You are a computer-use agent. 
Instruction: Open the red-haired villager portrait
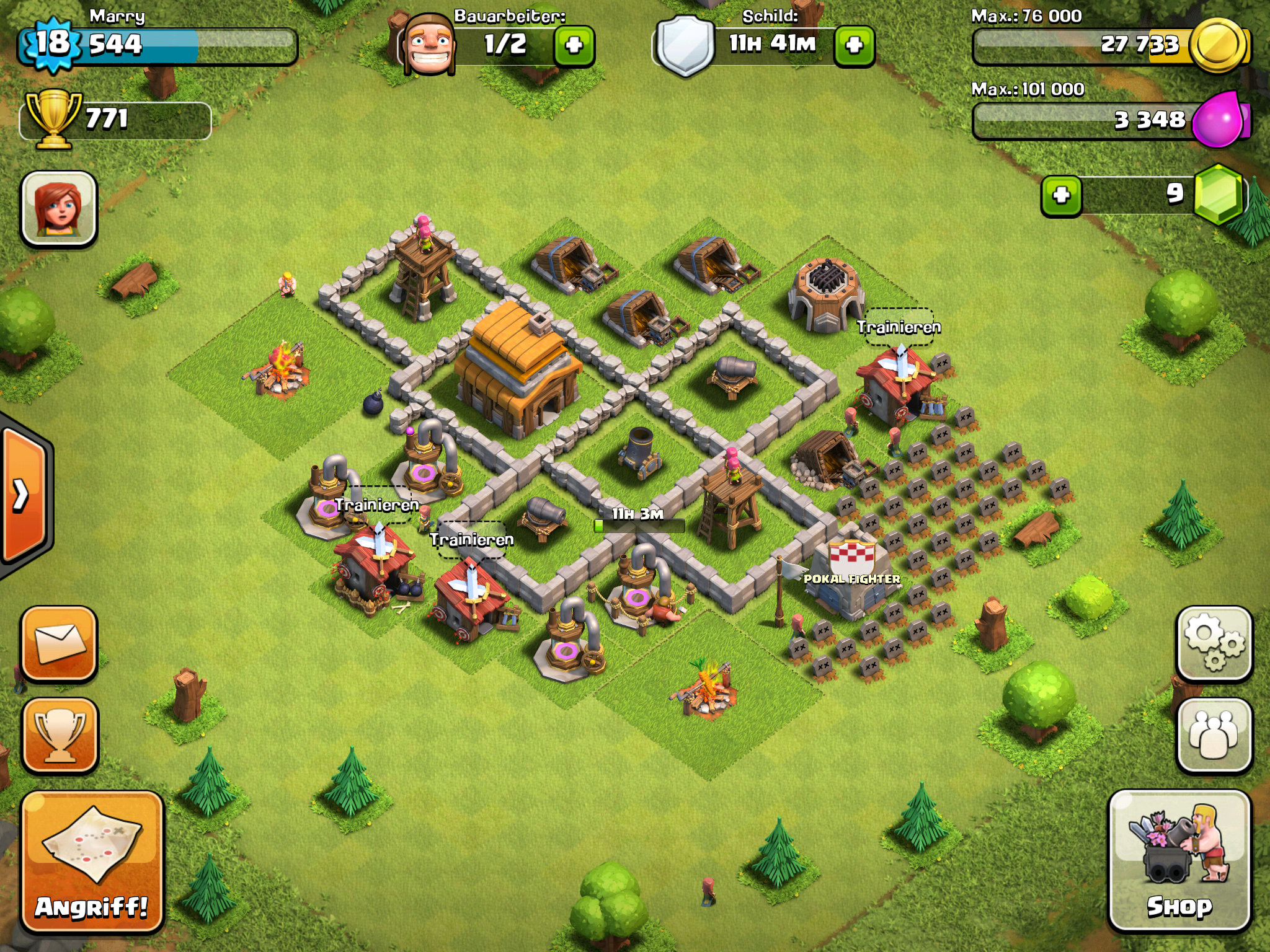click(x=59, y=208)
